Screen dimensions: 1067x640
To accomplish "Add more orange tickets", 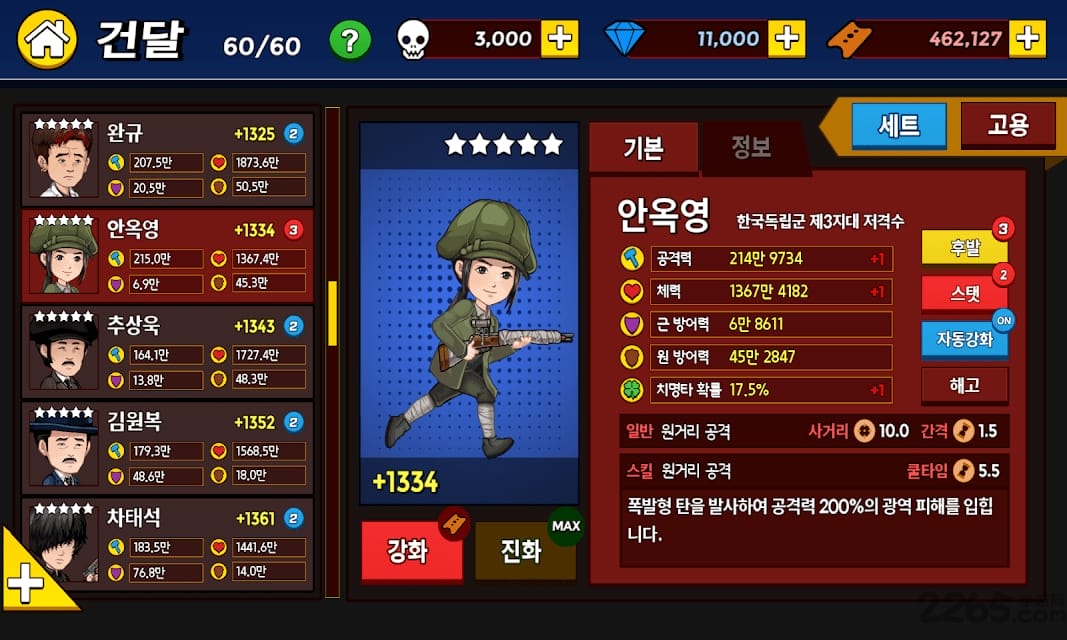I will [1027, 39].
